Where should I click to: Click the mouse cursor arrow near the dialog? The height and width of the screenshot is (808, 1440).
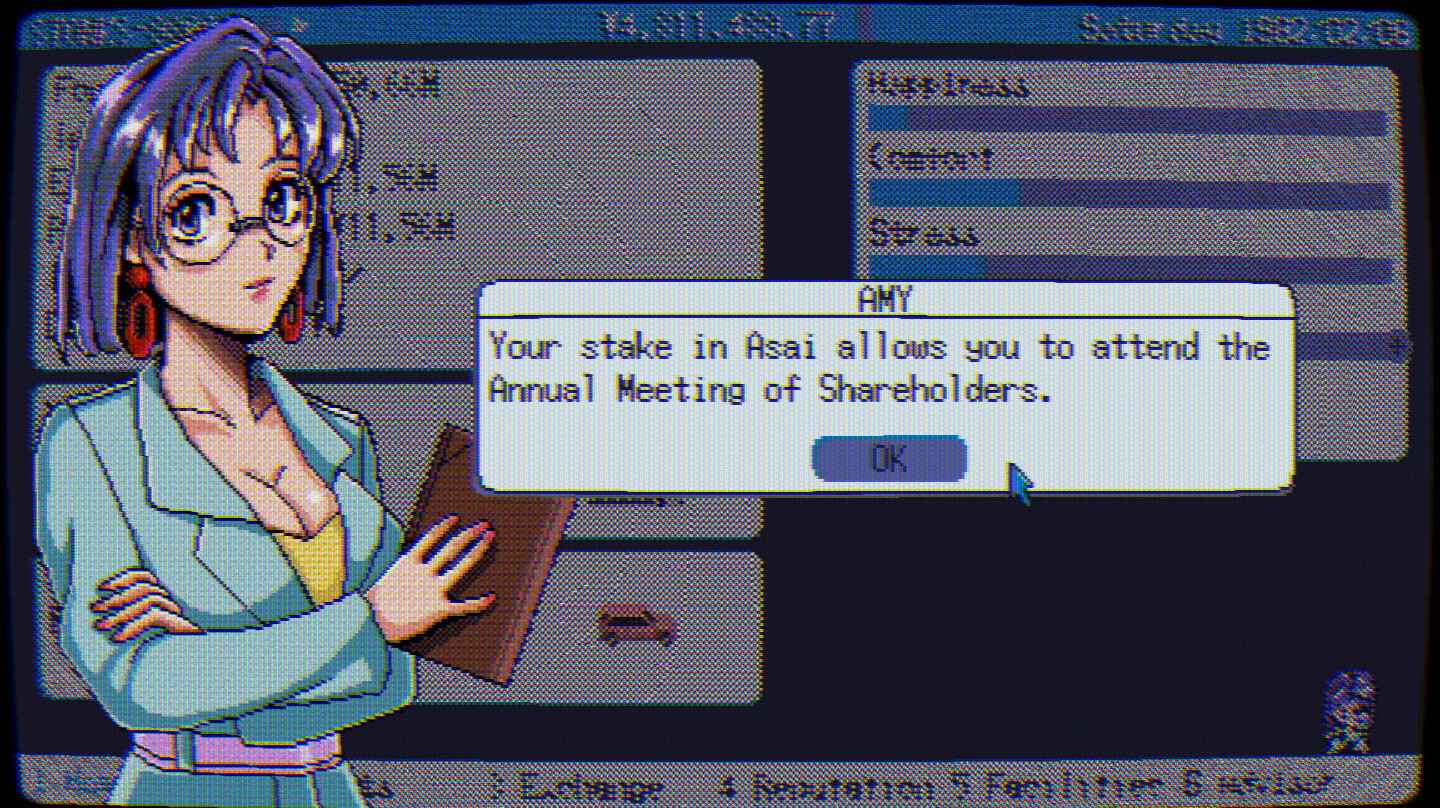coord(1018,480)
